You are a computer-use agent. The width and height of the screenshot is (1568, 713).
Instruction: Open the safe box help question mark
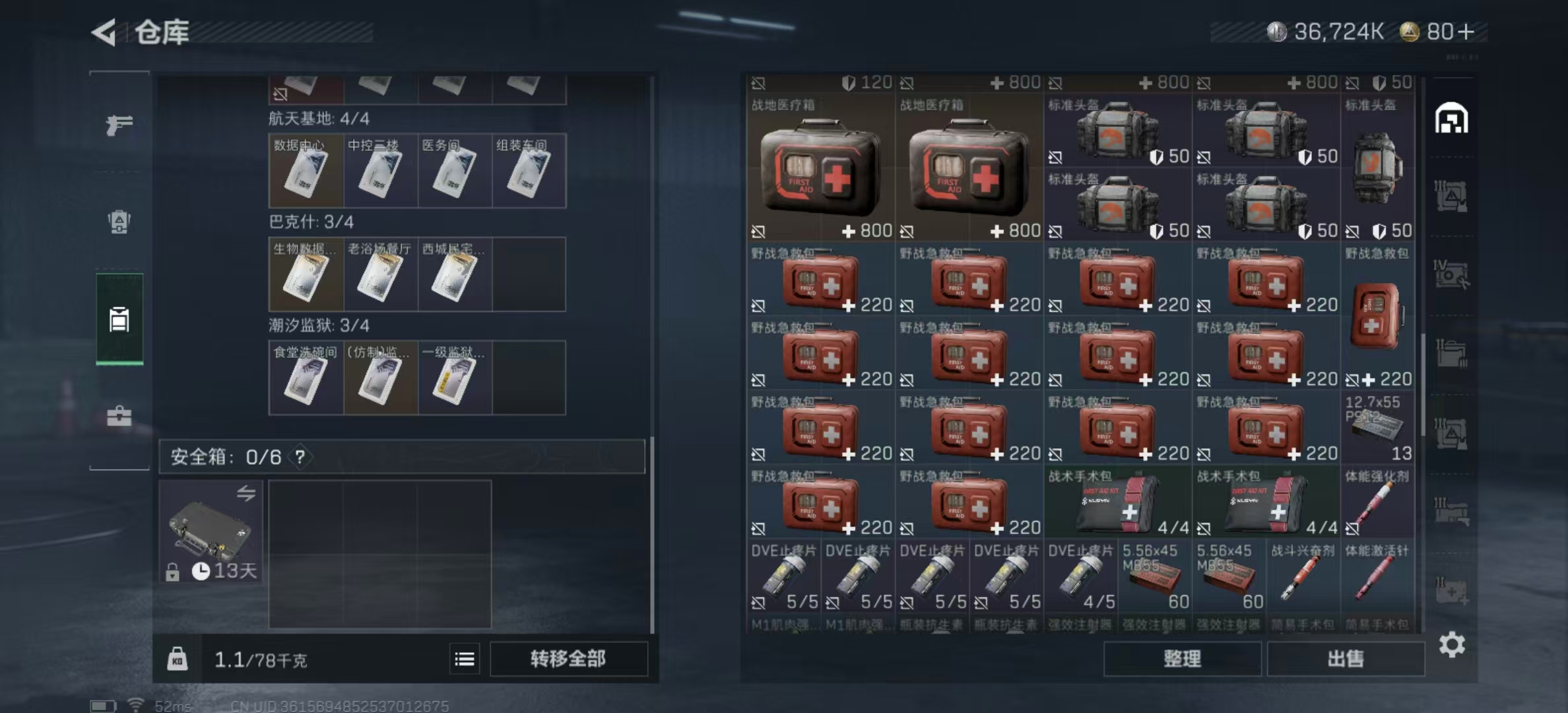coord(300,457)
